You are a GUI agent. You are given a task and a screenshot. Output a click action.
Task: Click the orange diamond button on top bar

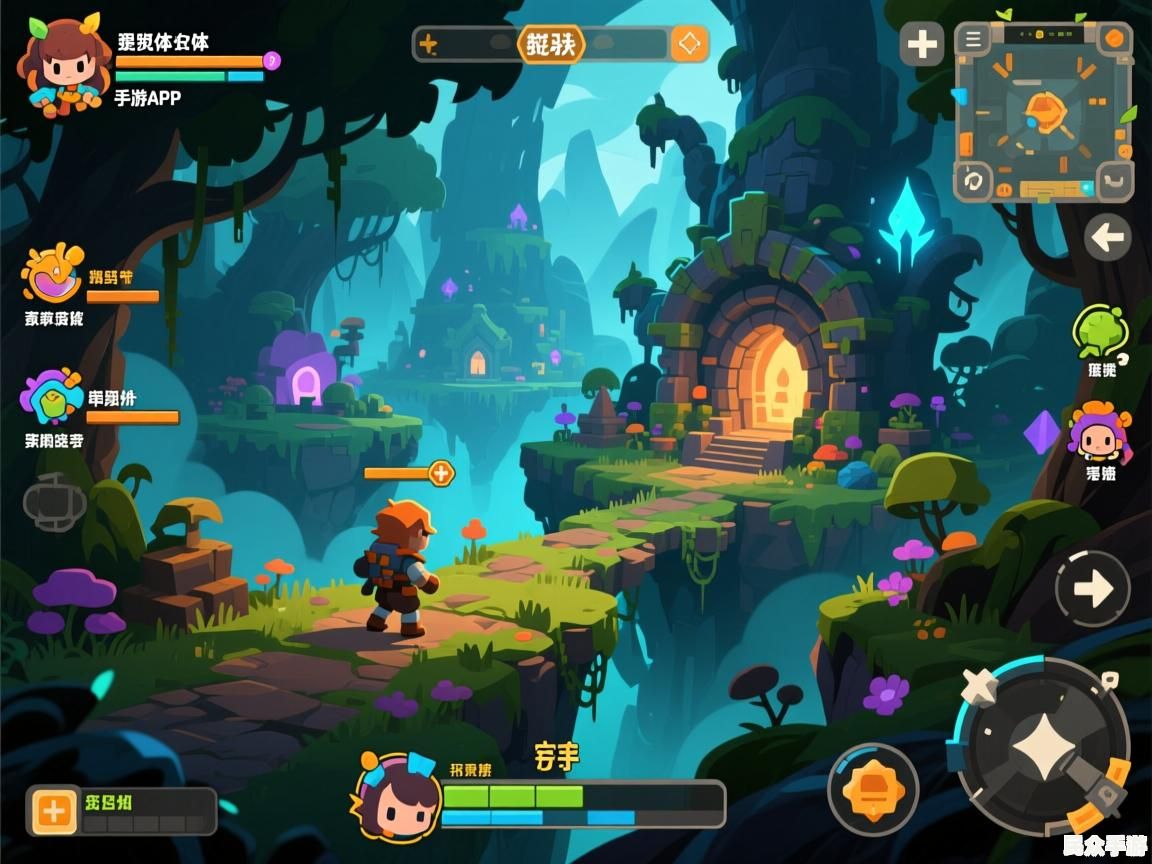(x=689, y=44)
